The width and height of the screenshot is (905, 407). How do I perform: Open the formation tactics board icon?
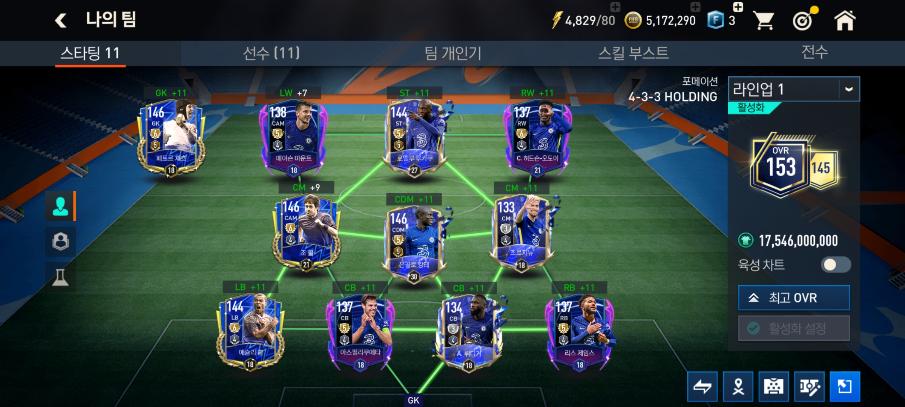pos(773,386)
